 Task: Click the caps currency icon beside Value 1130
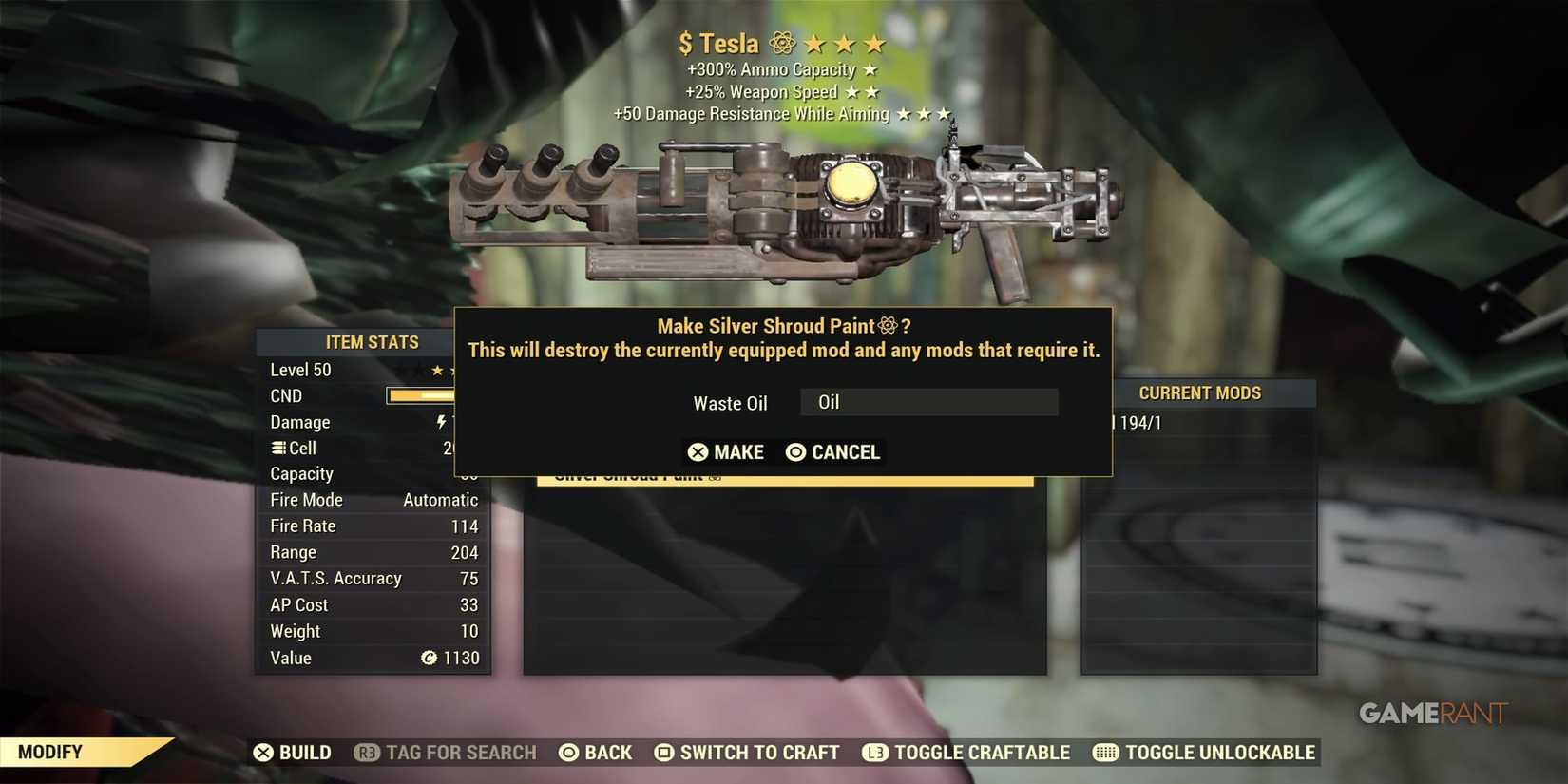430,658
